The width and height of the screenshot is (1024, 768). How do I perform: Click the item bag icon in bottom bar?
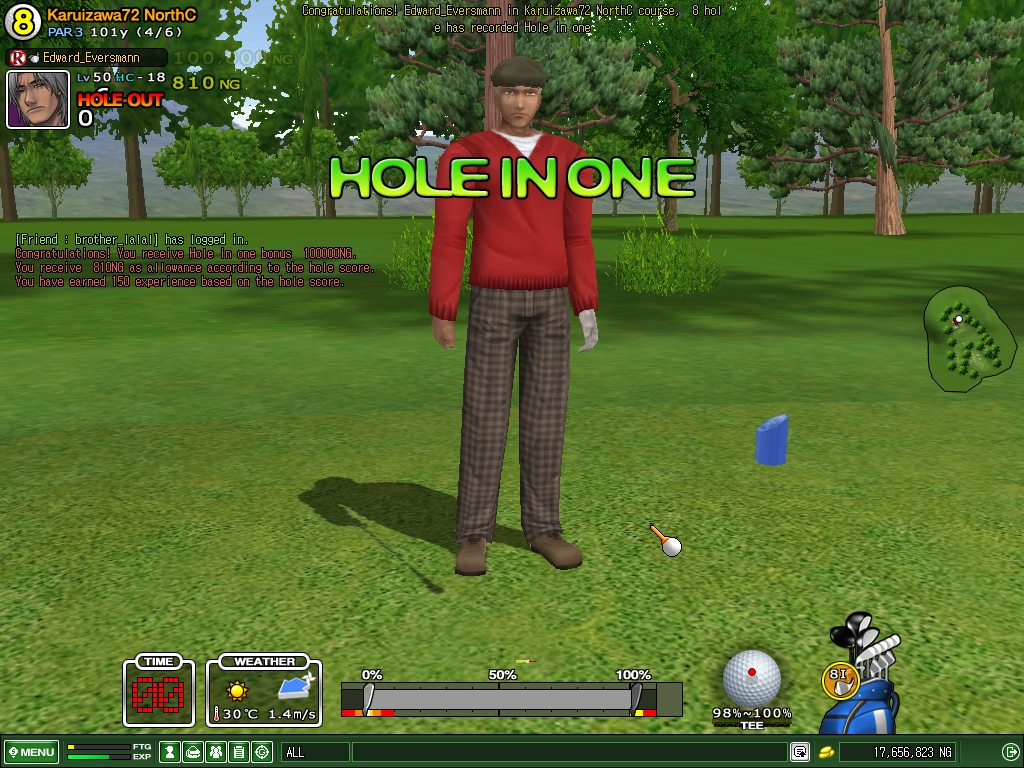point(194,752)
